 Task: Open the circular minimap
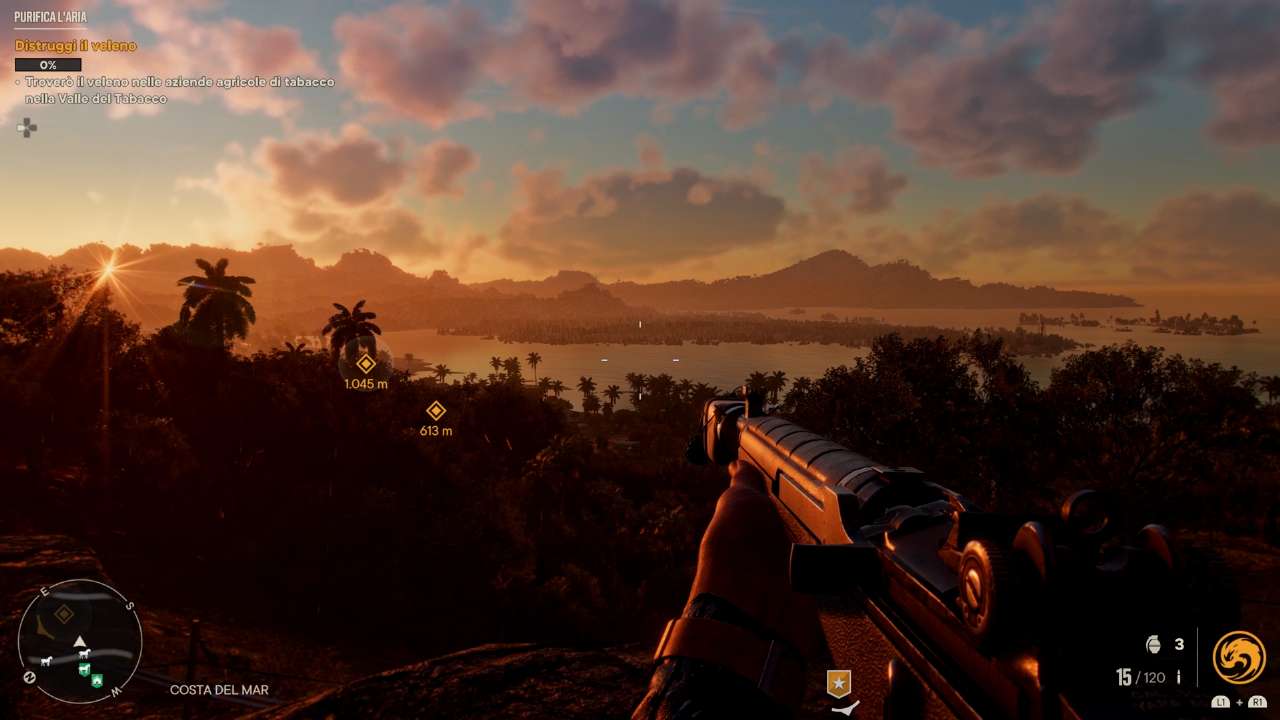coord(80,641)
